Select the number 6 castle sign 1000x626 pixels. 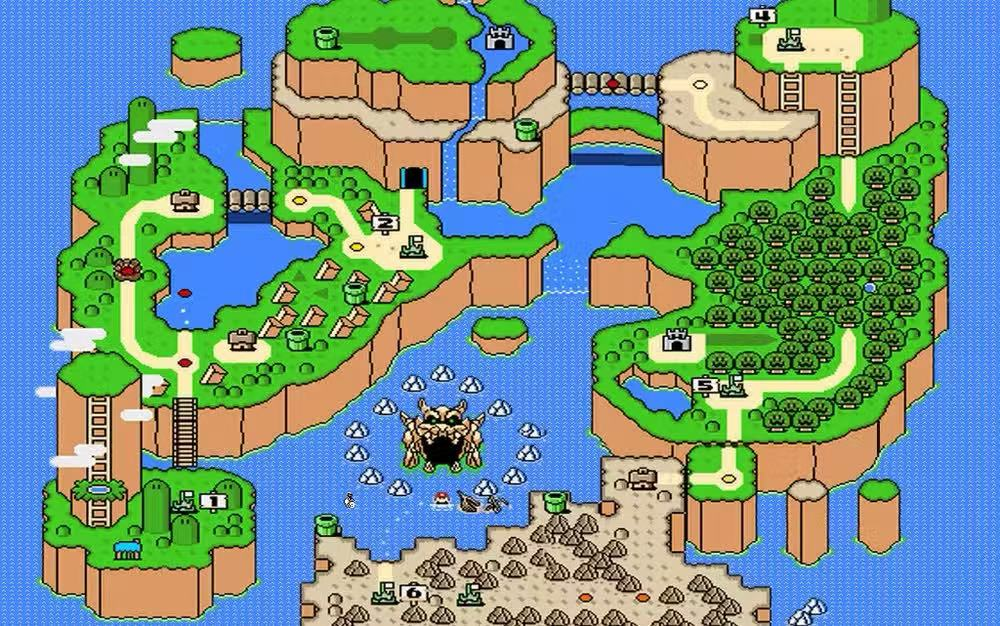(412, 593)
